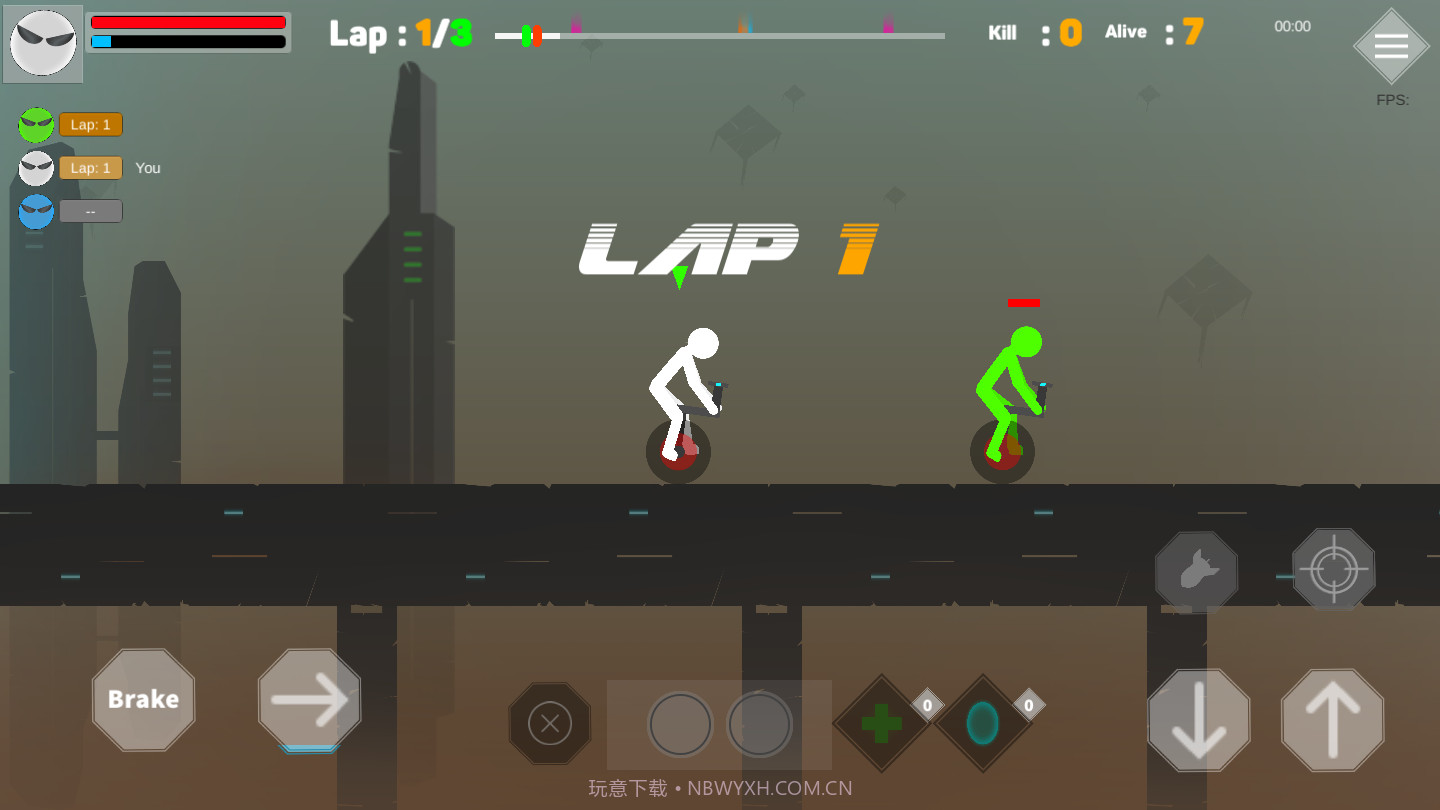This screenshot has width=1440, height=810.
Task: Tap the X cancel octagon button
Action: pyautogui.click(x=549, y=722)
